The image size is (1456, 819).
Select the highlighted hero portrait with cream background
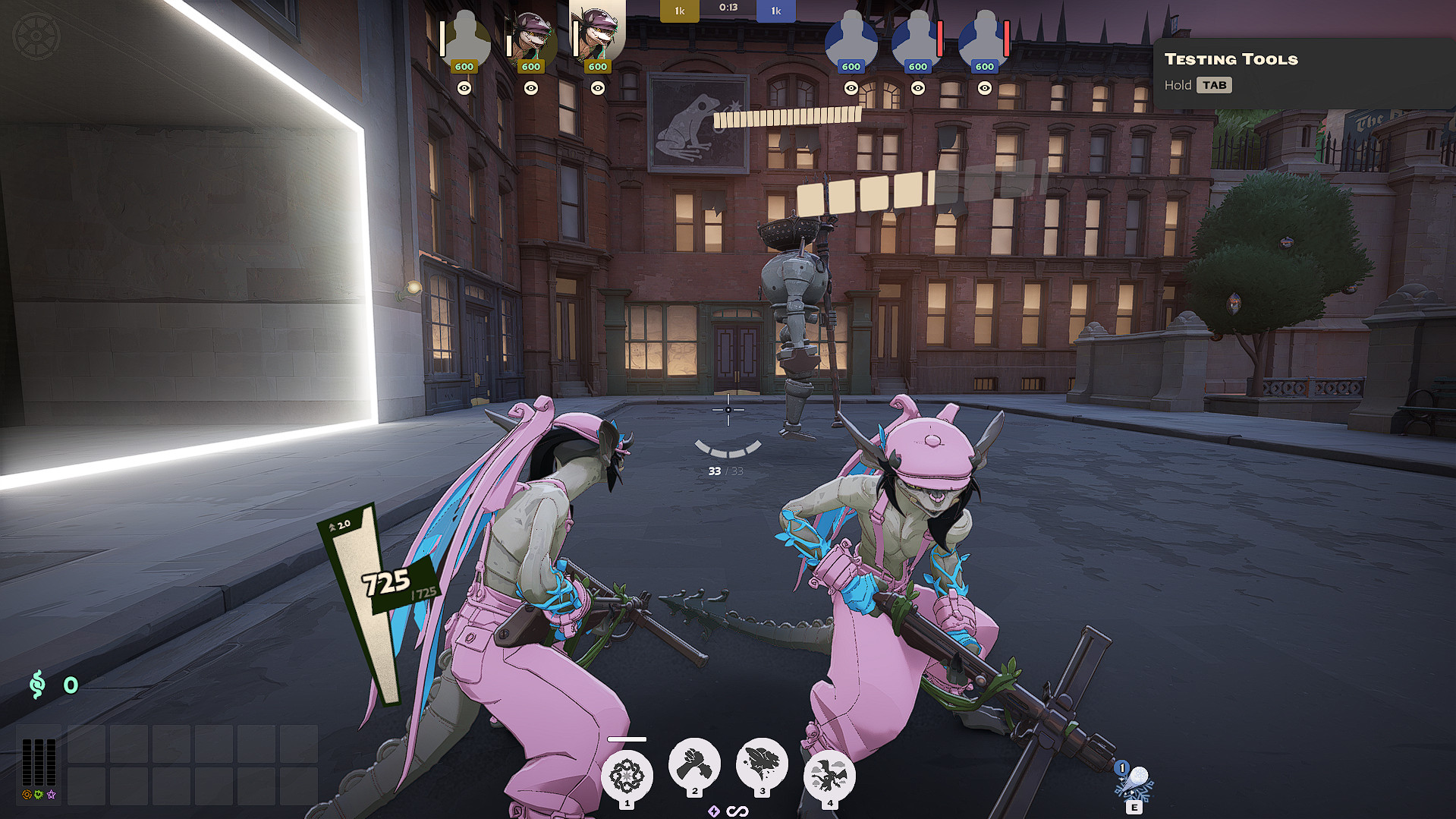click(597, 36)
